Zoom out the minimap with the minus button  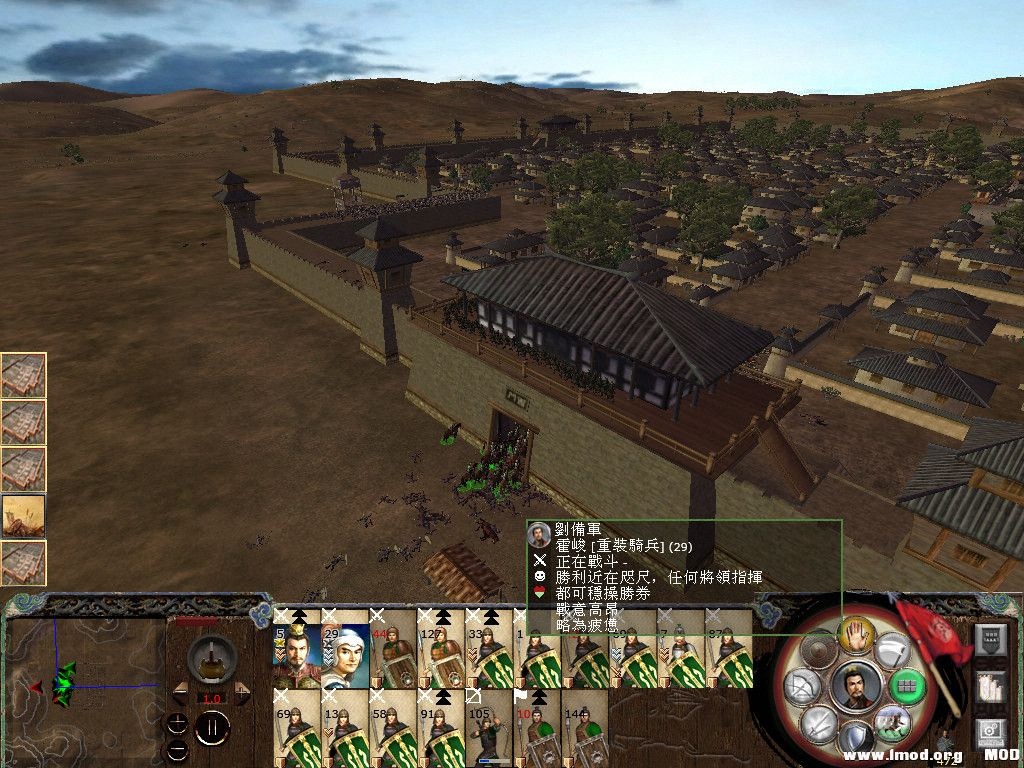[177, 748]
